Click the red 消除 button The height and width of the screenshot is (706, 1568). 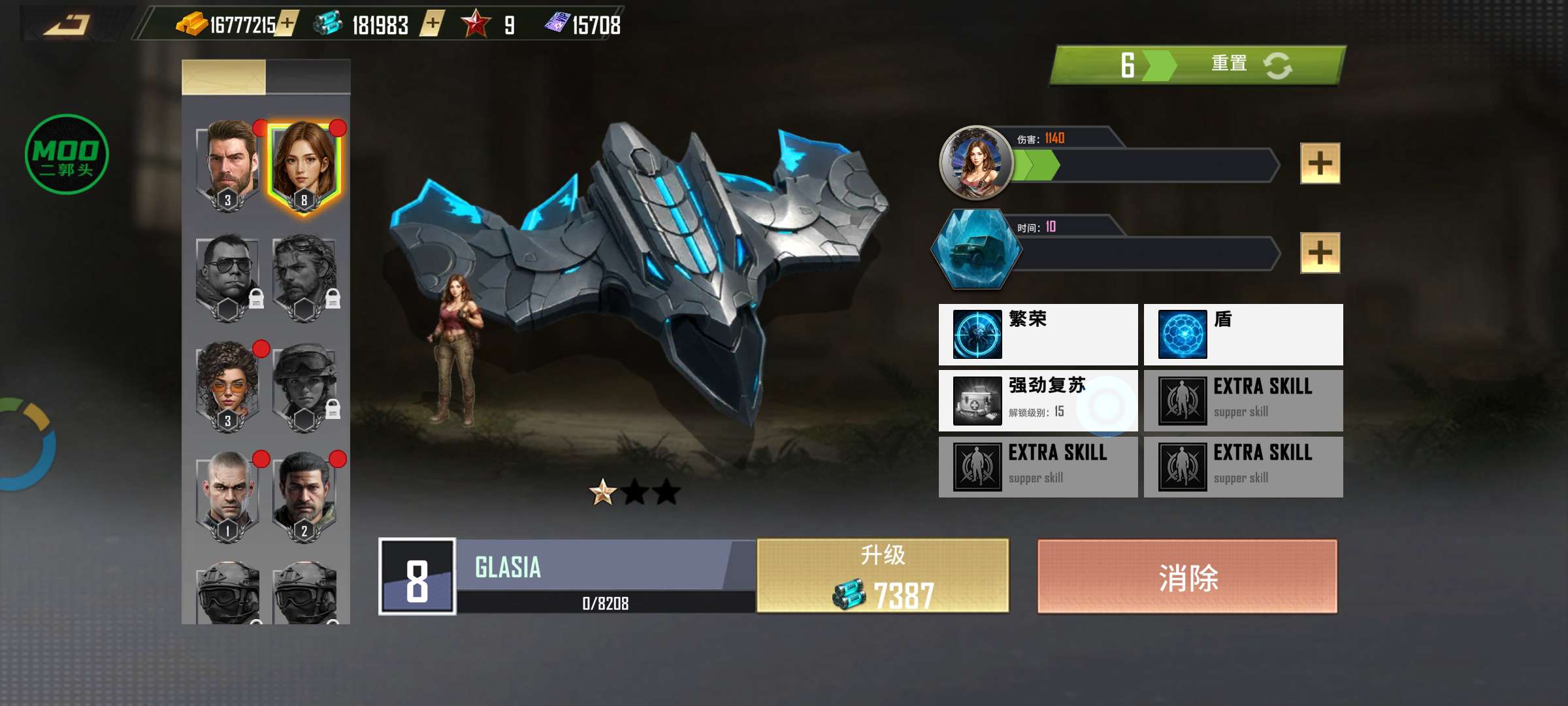[x=1187, y=577]
